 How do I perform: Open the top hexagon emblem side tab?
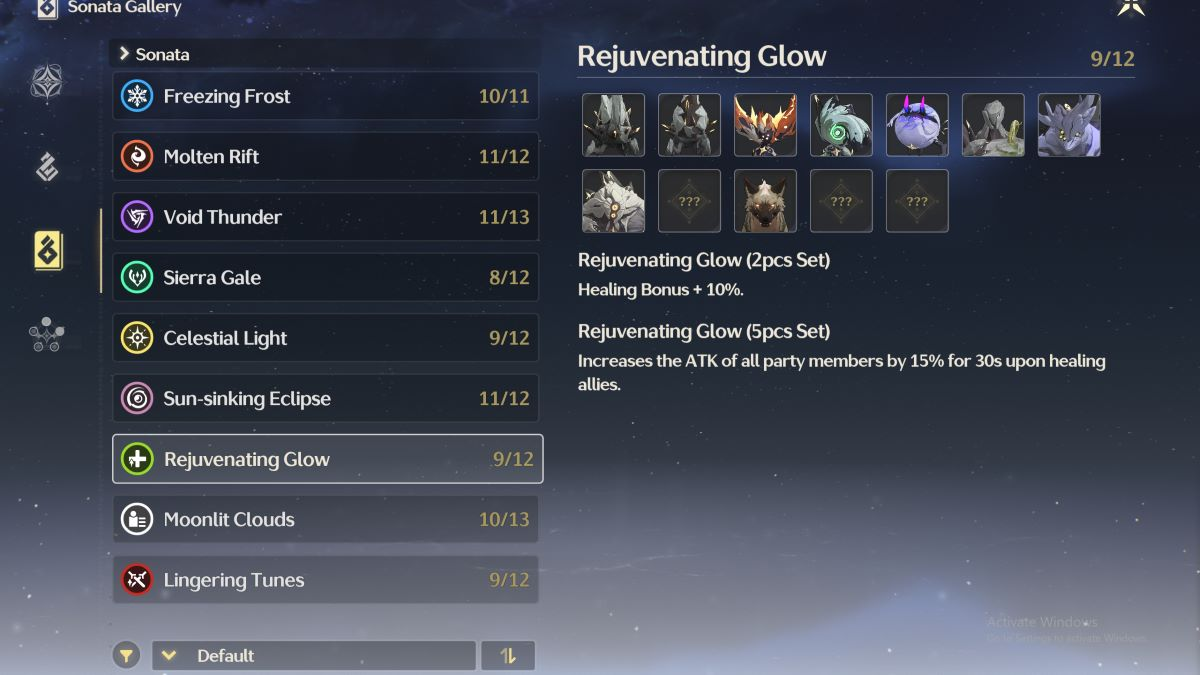[47, 82]
